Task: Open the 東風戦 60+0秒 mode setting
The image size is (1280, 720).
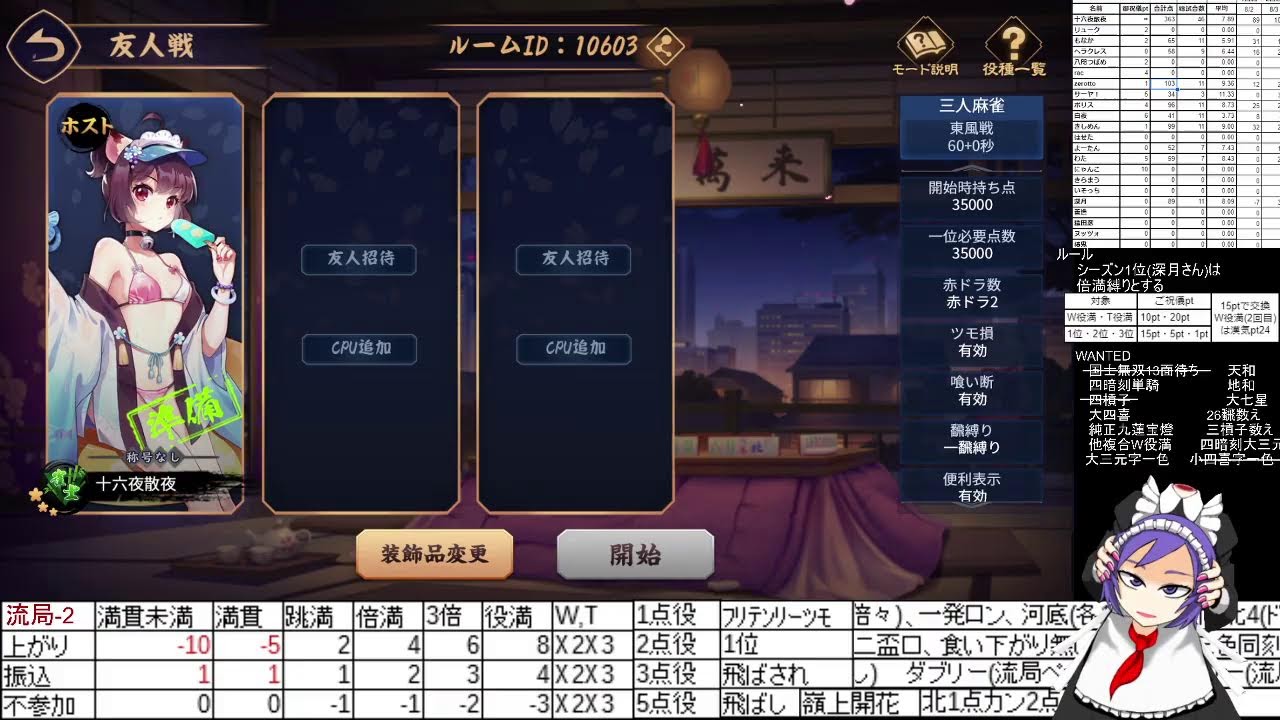Action: click(x=971, y=136)
